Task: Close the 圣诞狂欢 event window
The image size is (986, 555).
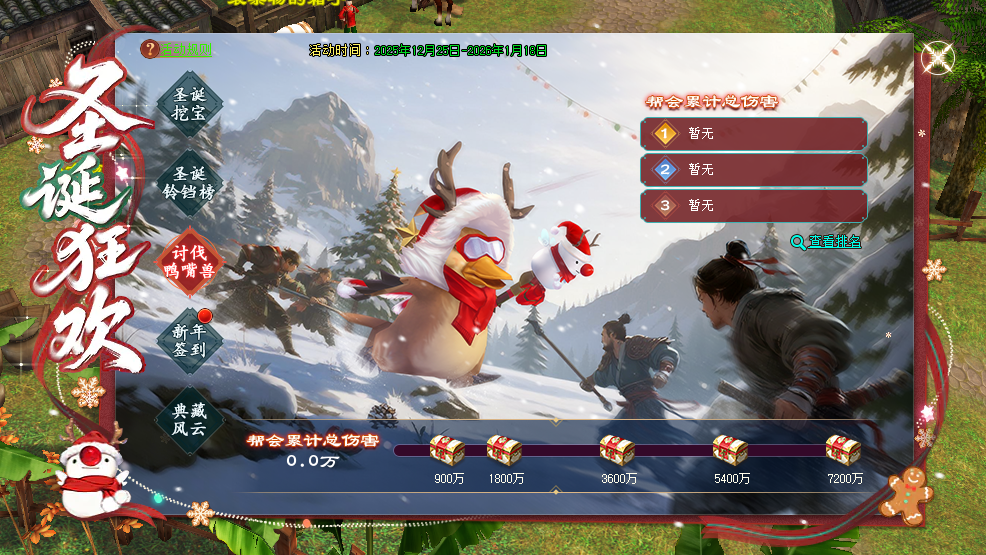Action: [938, 57]
